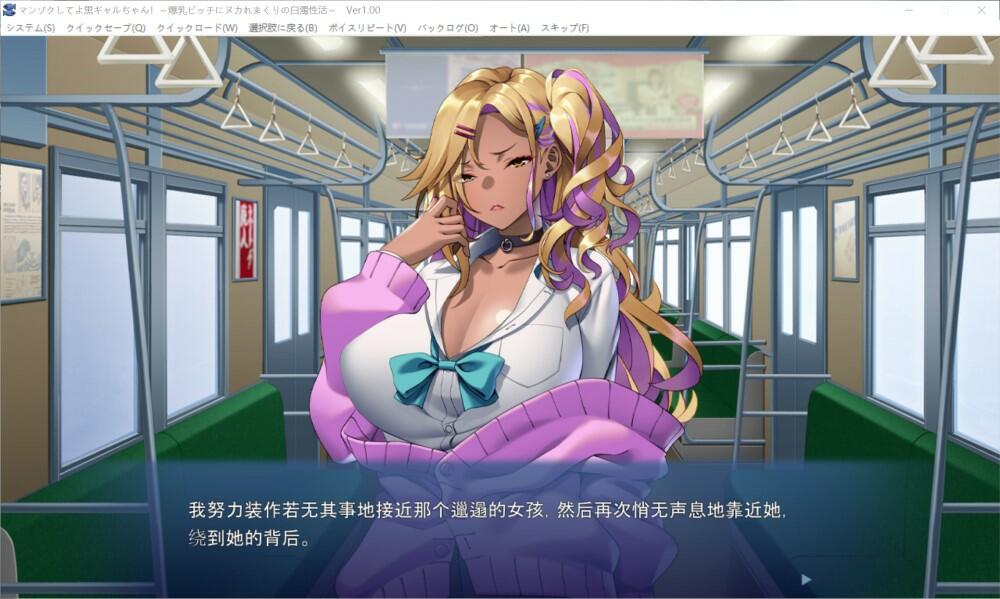Enable auto mode via オート(A)
Viewport: 1000px width, 599px height.
pos(509,28)
